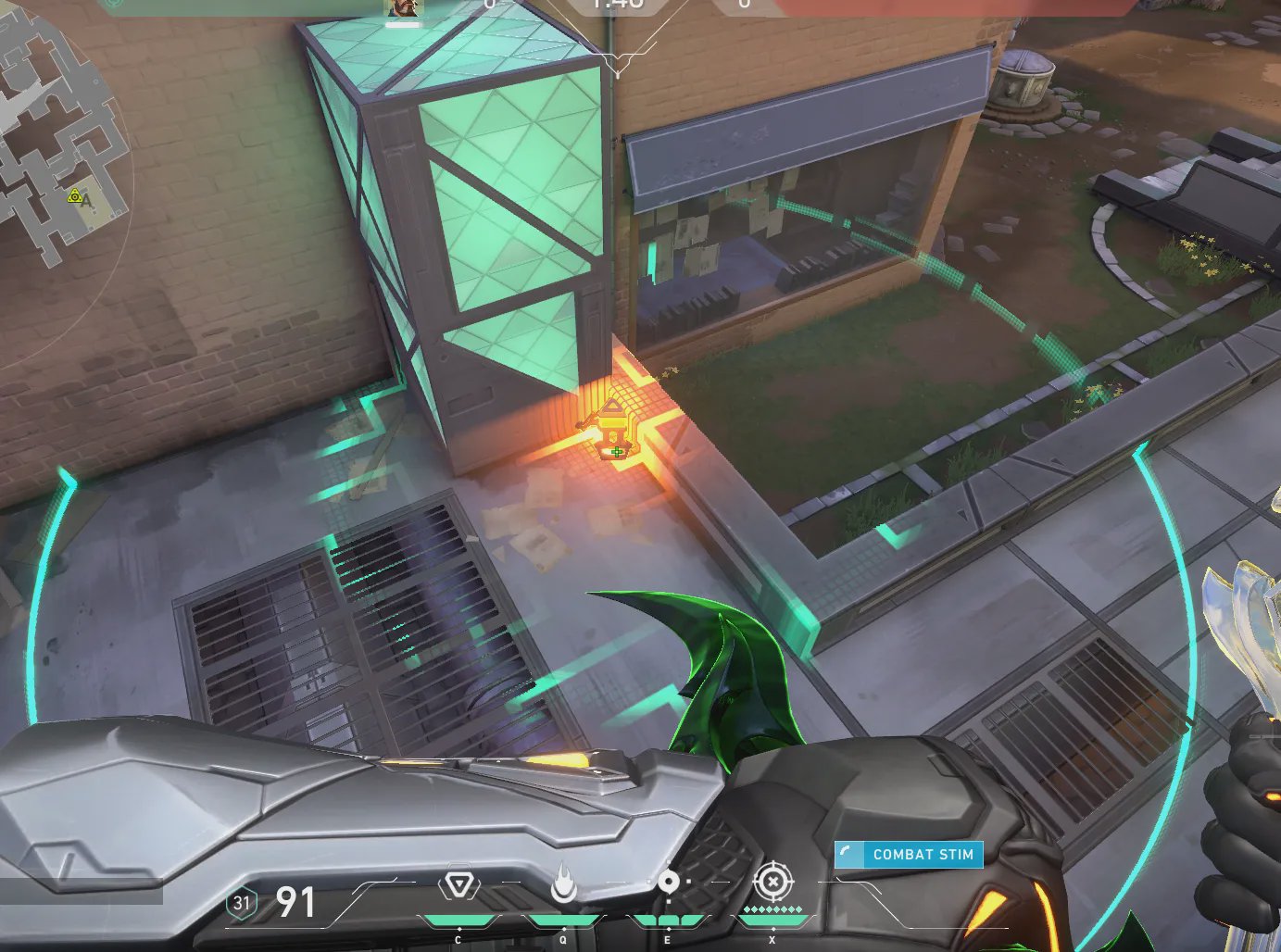
Task: Choose the Sky Smoke ability icon
Action: click(x=668, y=884)
